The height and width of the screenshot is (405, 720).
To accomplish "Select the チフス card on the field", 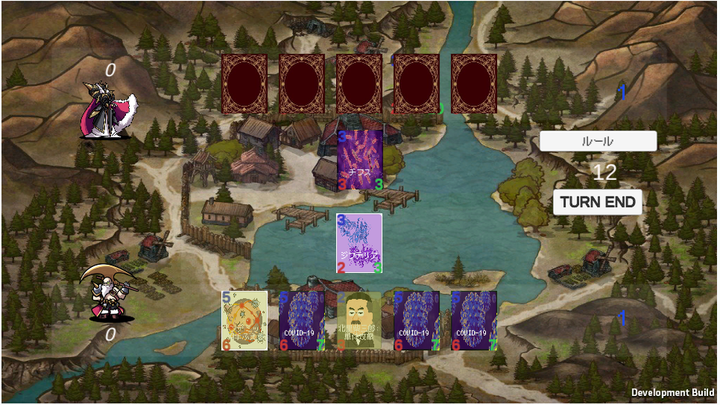I will [360, 159].
